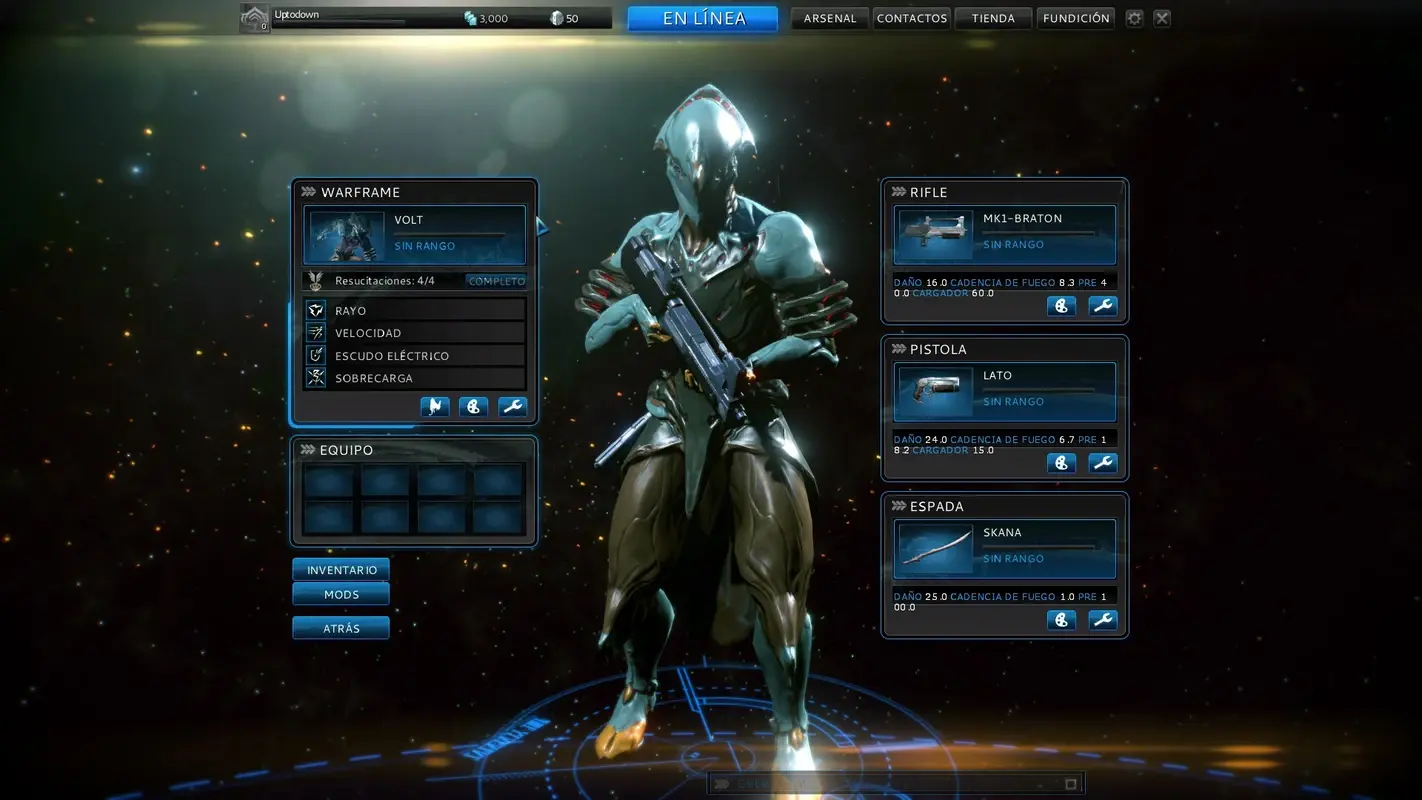The image size is (1422, 800).
Task: Select the Velocidad ability icon
Action: click(x=314, y=332)
